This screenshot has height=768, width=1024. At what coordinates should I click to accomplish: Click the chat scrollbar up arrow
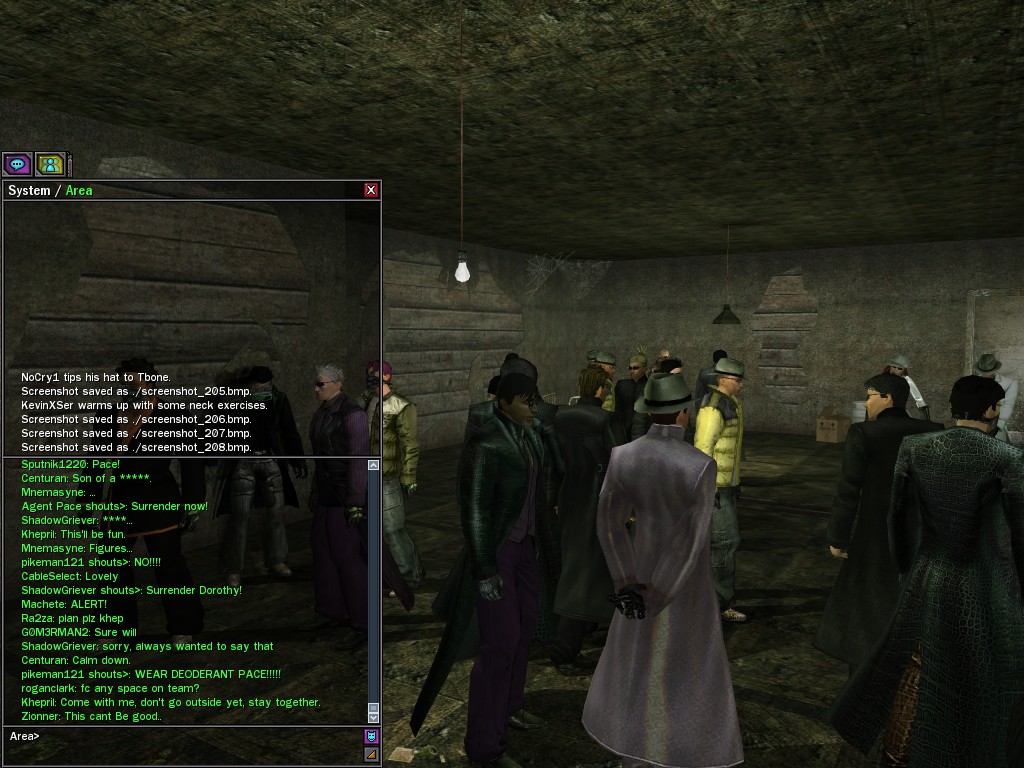[373, 465]
